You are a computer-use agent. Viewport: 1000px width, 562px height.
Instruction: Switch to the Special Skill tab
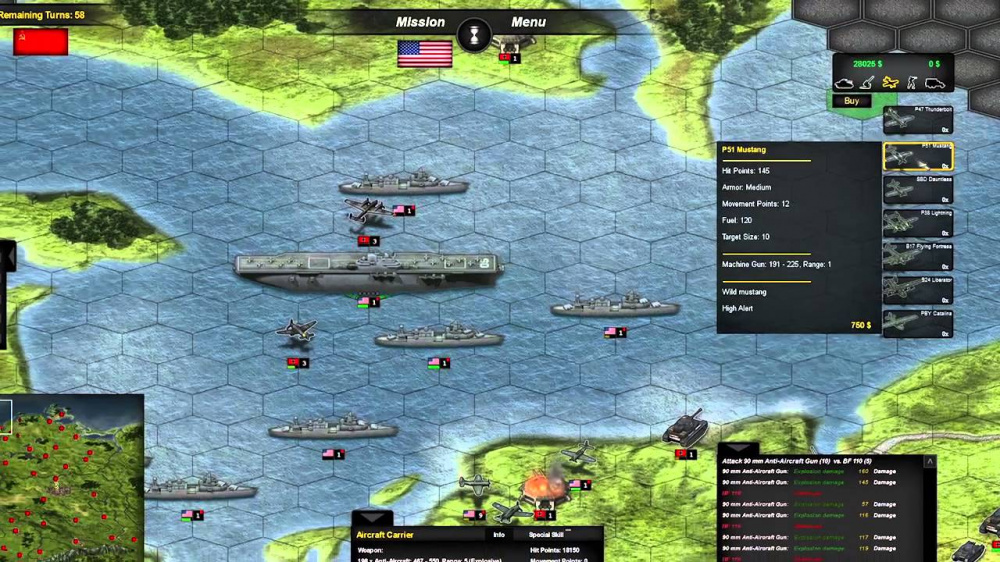pyautogui.click(x=547, y=535)
